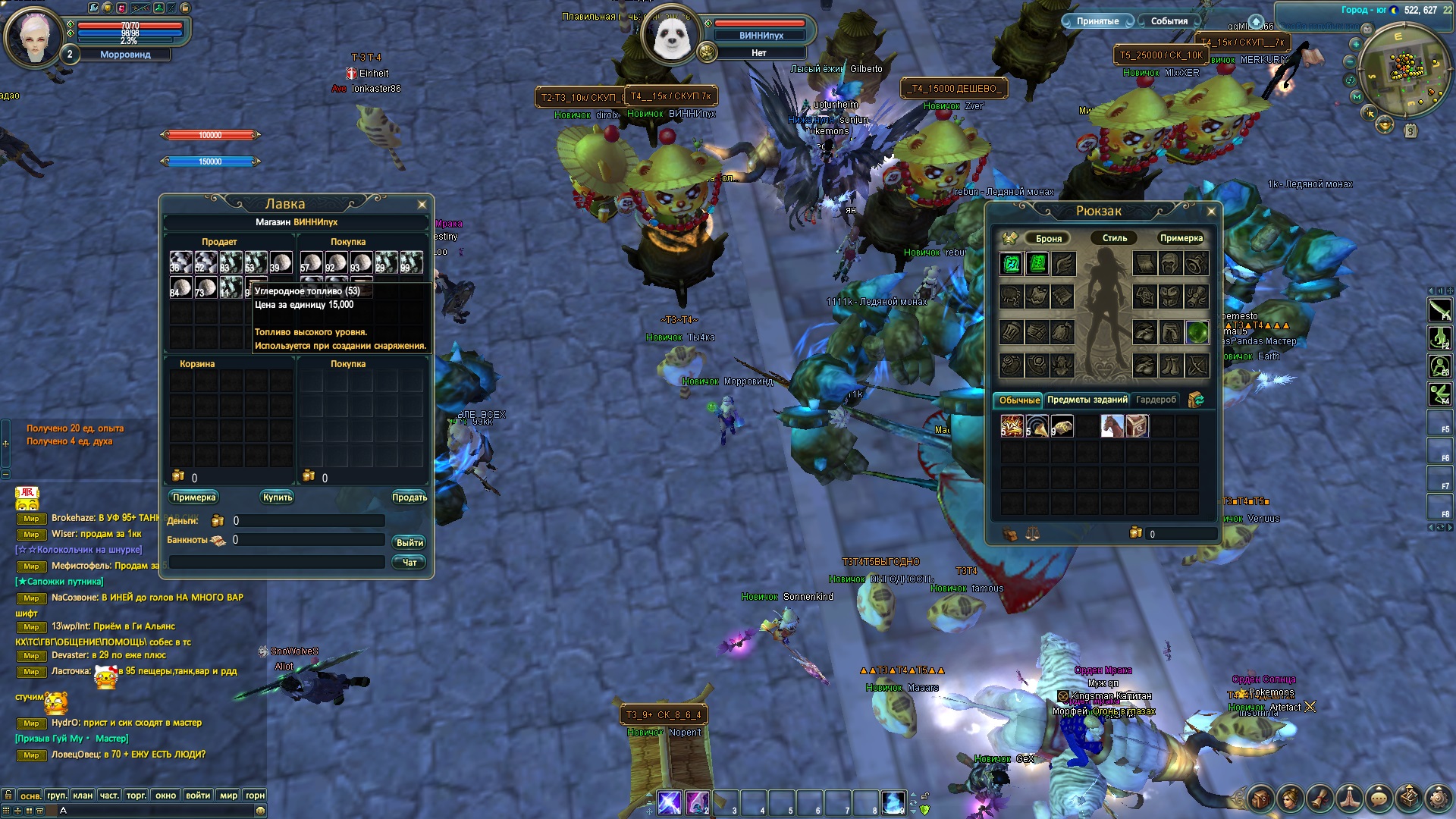Open the Предметы заданий inventory tab
This screenshot has height=819, width=1456.
click(1087, 400)
